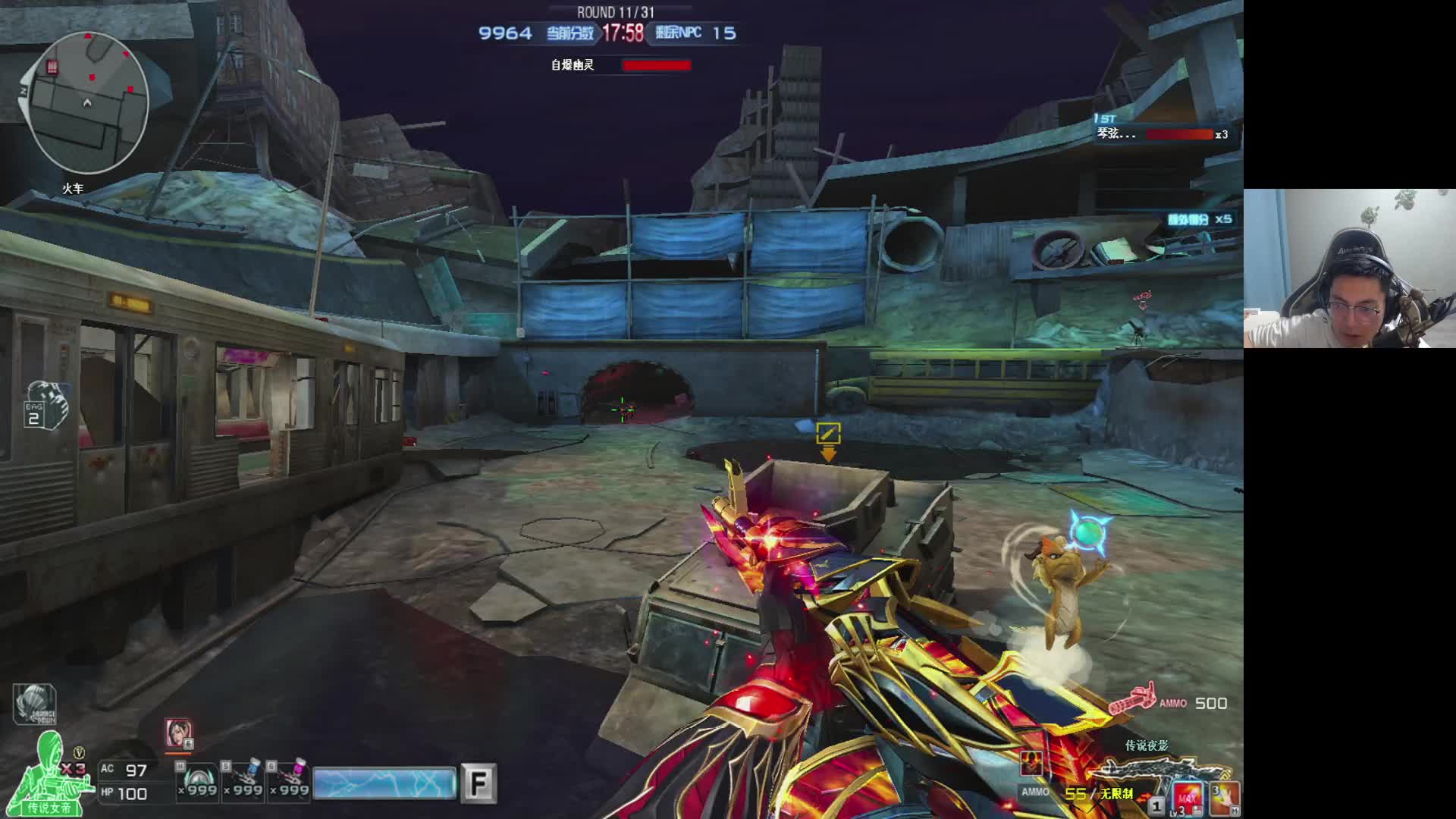Select the grenade count icon
1456x819 pixels.
click(45, 405)
